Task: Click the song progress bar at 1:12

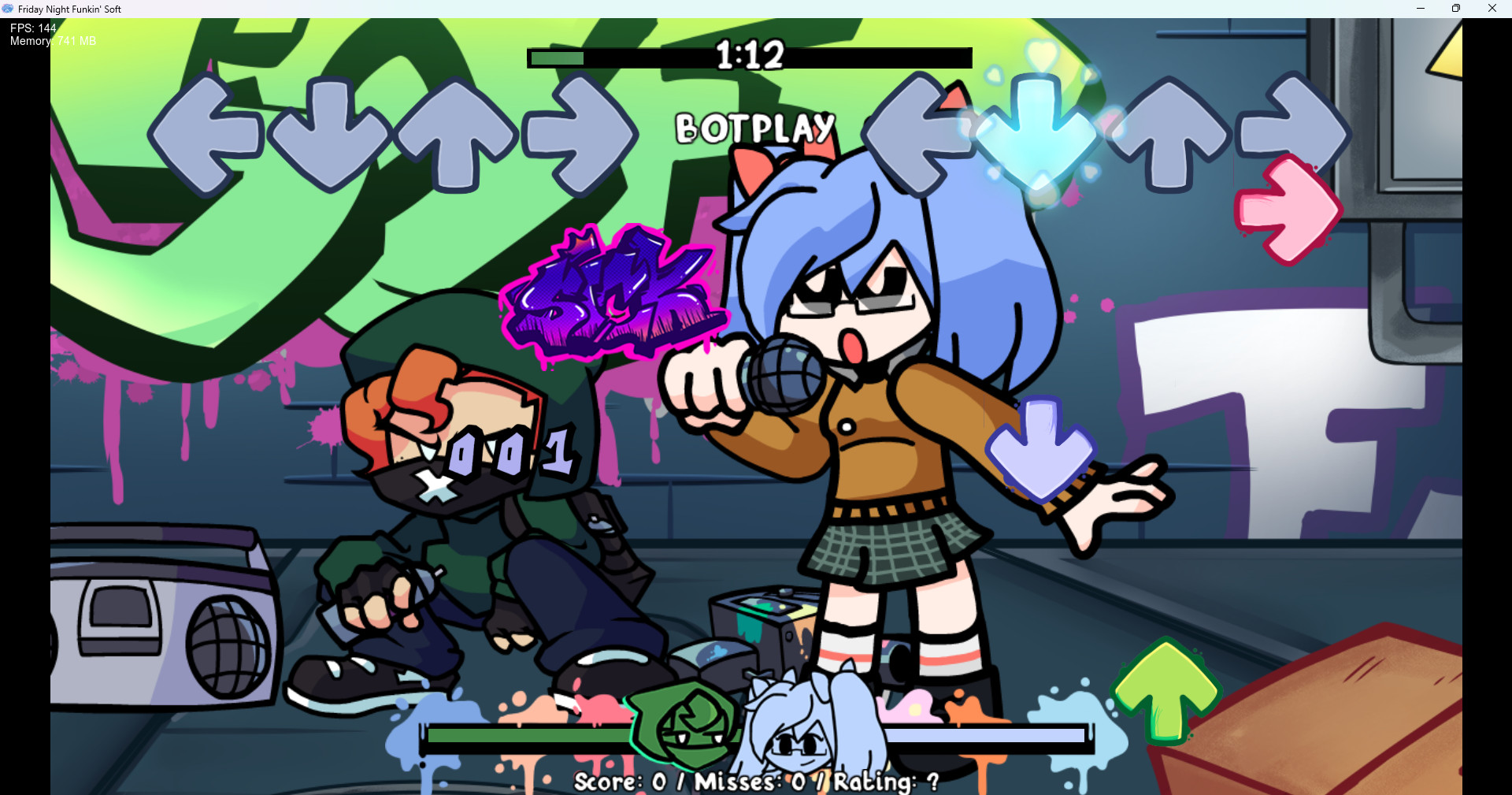Action: [x=748, y=57]
